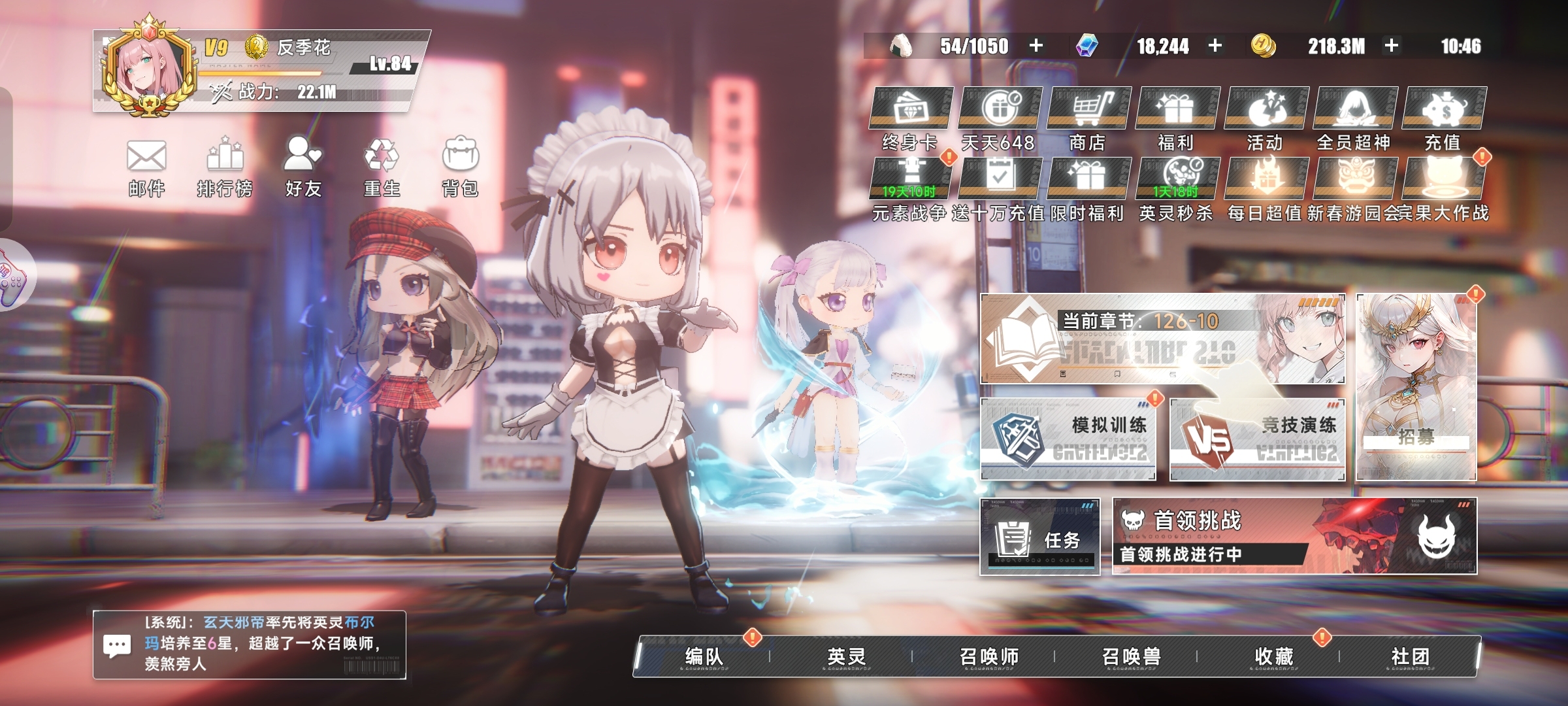Open the 任务 quest list
1568x706 pixels.
click(1040, 537)
